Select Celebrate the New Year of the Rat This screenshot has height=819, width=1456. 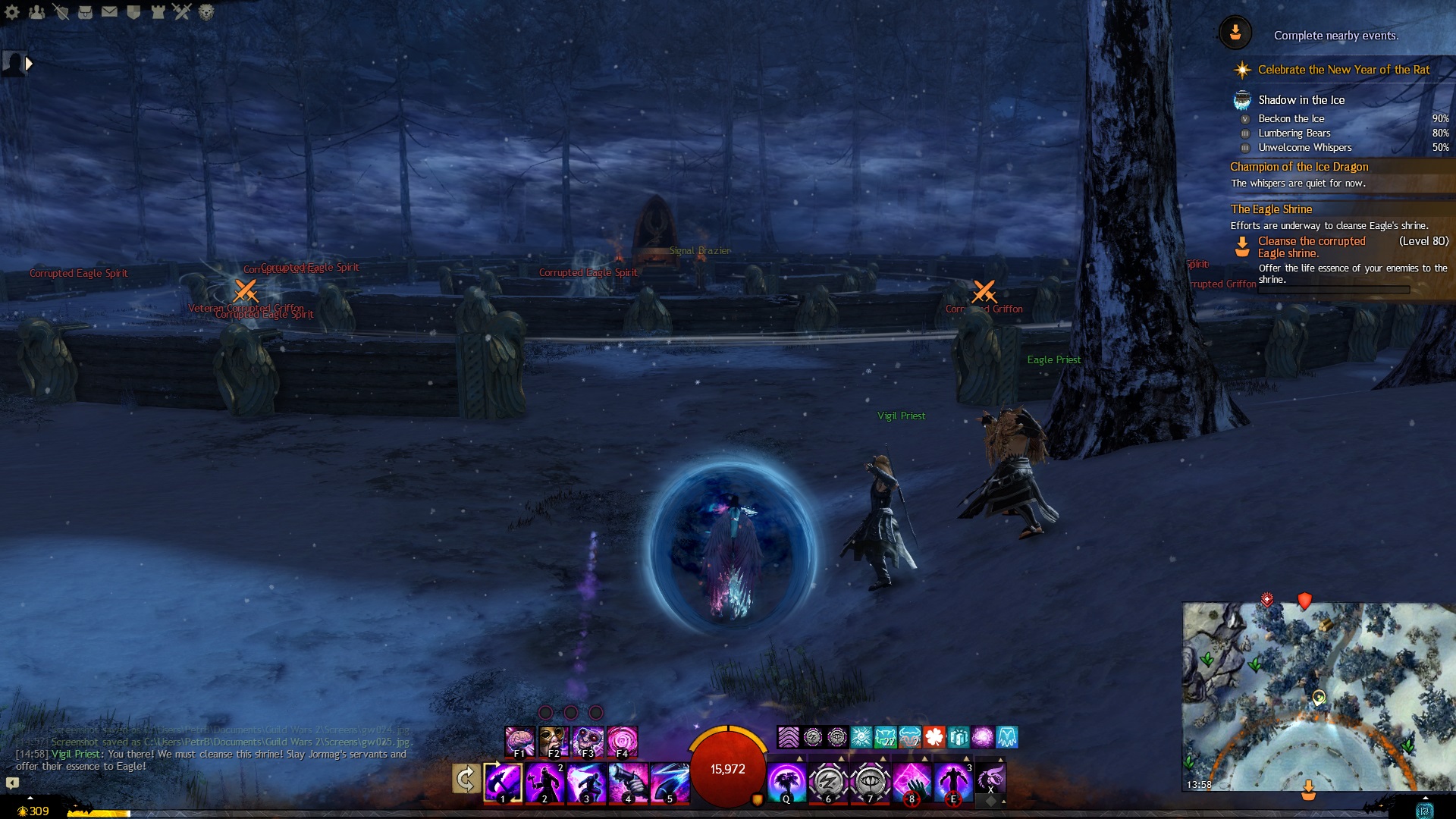pos(1343,70)
